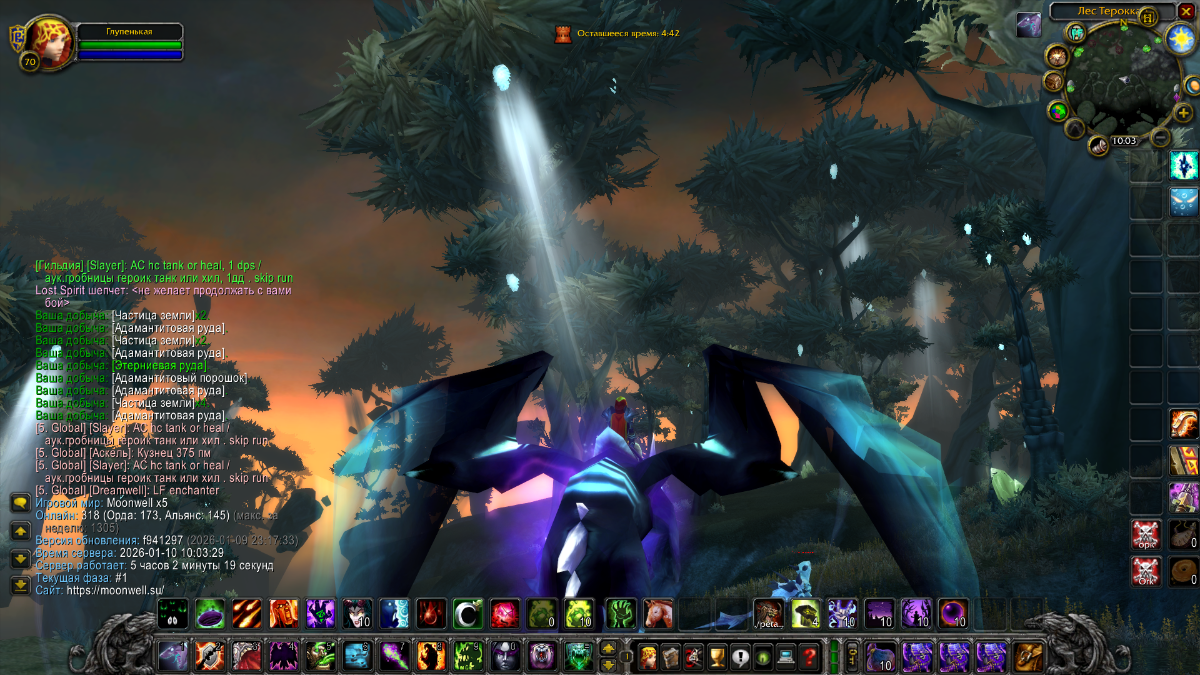The image size is (1200, 675).
Task: Open the character info micro button
Action: pos(646,657)
